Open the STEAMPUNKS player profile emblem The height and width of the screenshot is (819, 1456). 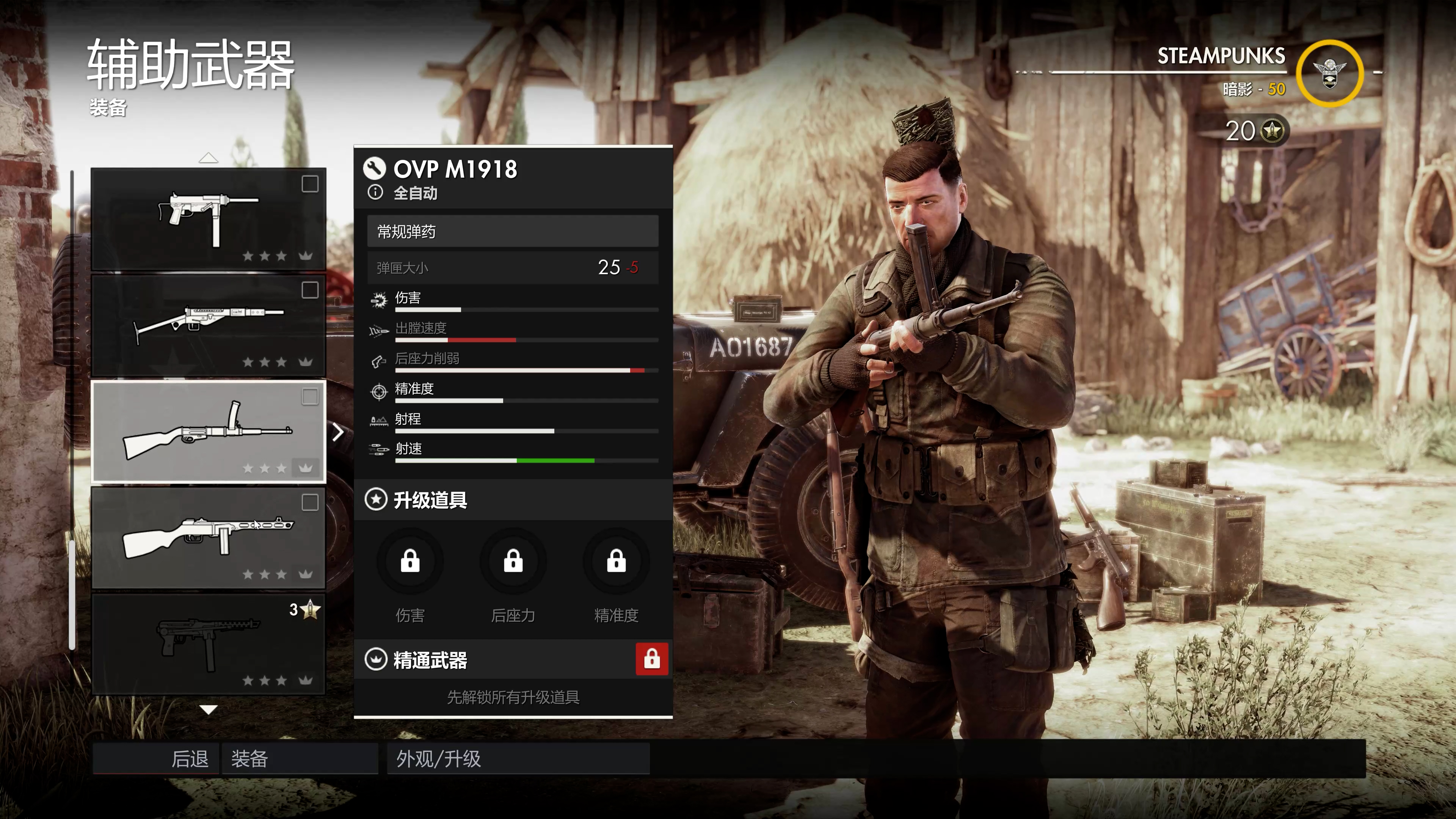[1329, 74]
